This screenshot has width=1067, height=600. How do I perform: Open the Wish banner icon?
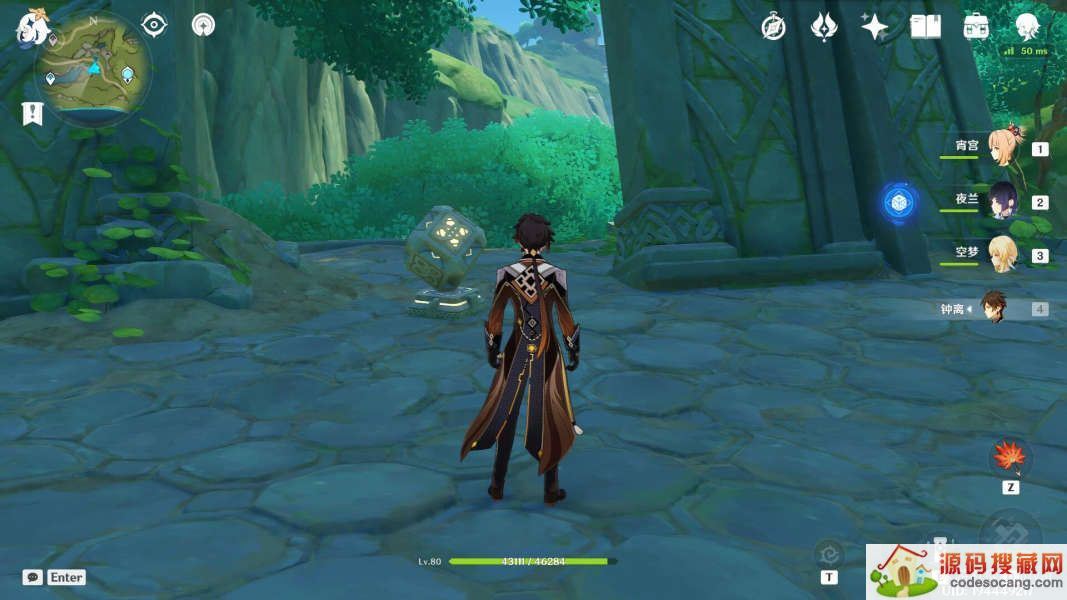[x=823, y=27]
